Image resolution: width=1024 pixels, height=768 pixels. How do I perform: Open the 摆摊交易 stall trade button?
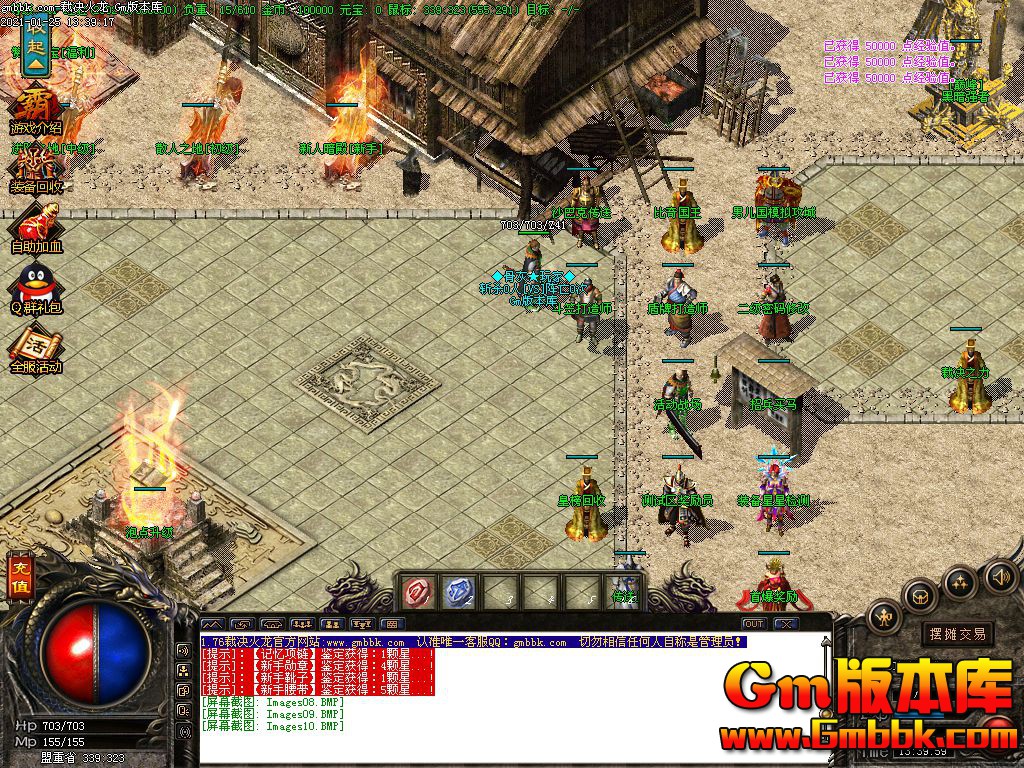click(957, 633)
